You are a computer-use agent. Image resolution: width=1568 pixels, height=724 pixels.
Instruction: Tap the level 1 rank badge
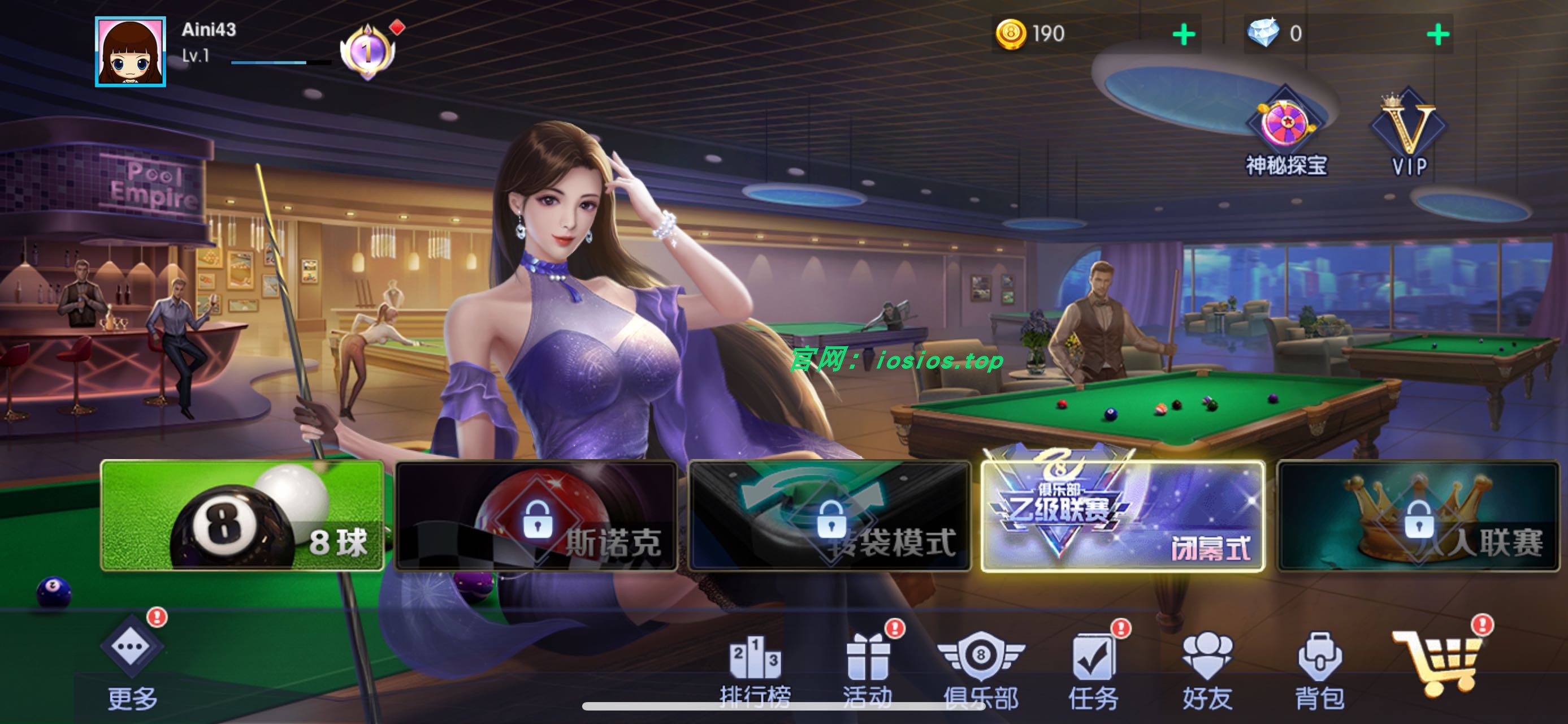click(367, 52)
